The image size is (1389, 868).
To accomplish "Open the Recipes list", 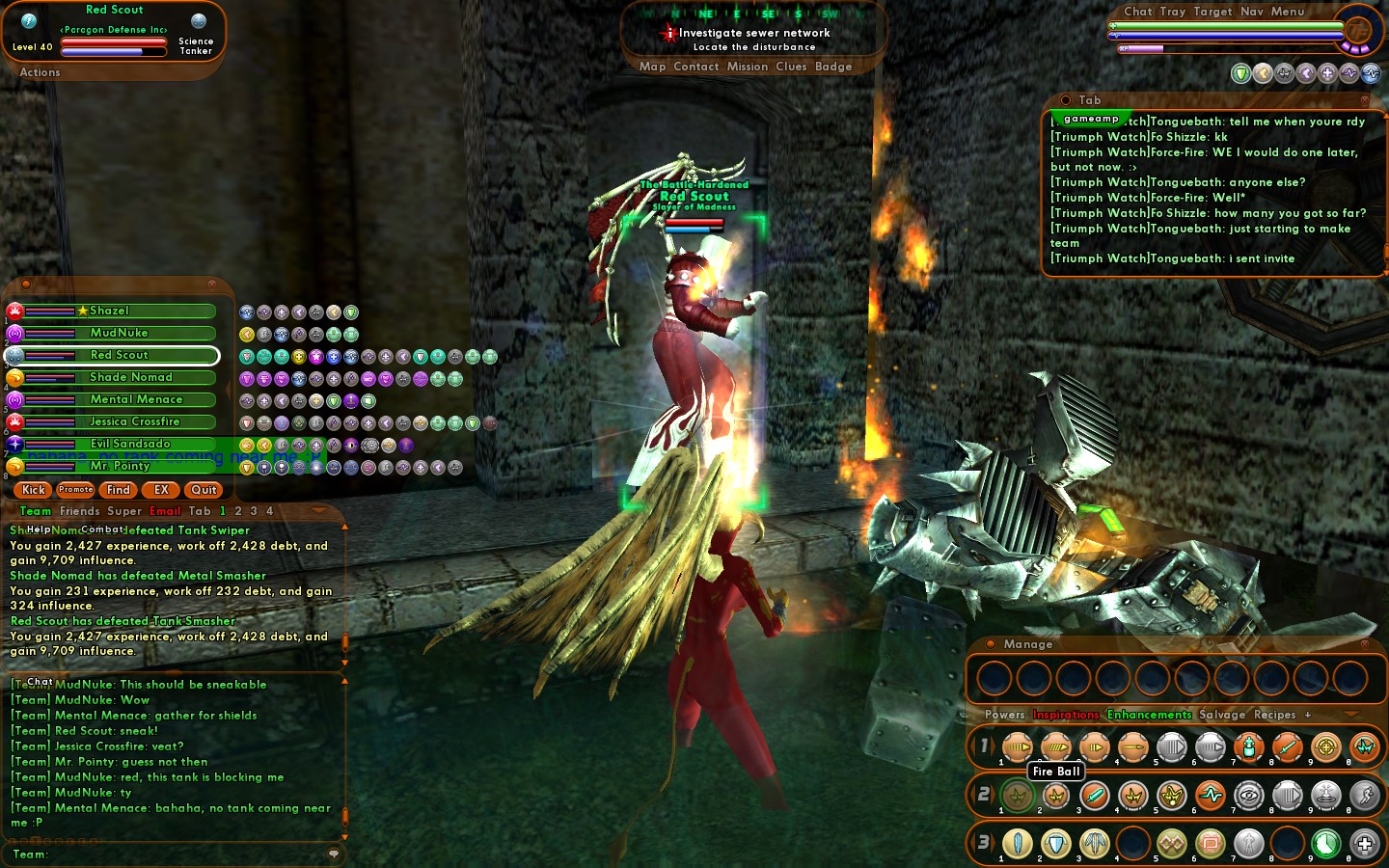I will 1274,715.
